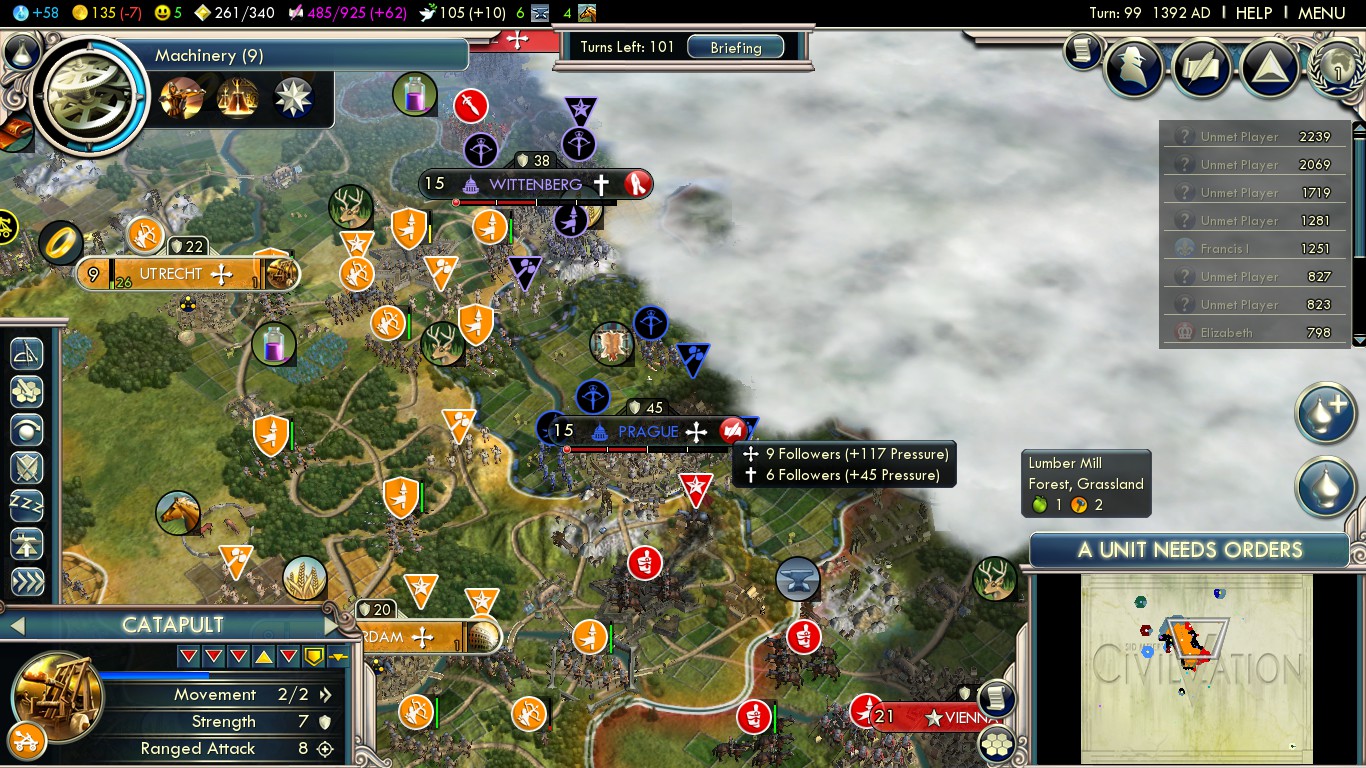Choose the skip turn arrows action
The image size is (1366, 768).
pyautogui.click(x=27, y=582)
